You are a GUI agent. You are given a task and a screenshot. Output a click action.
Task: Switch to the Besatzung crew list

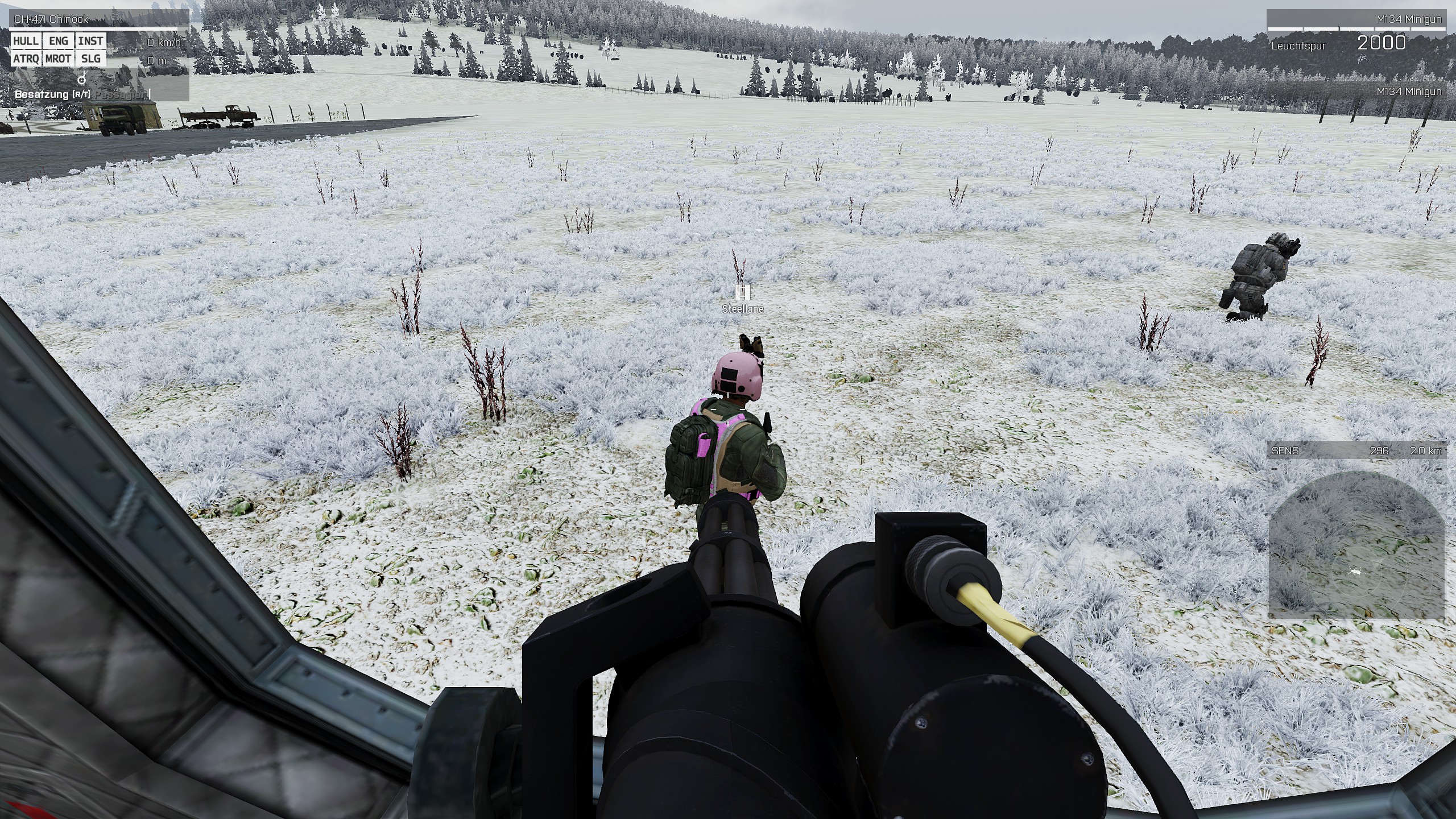point(52,94)
